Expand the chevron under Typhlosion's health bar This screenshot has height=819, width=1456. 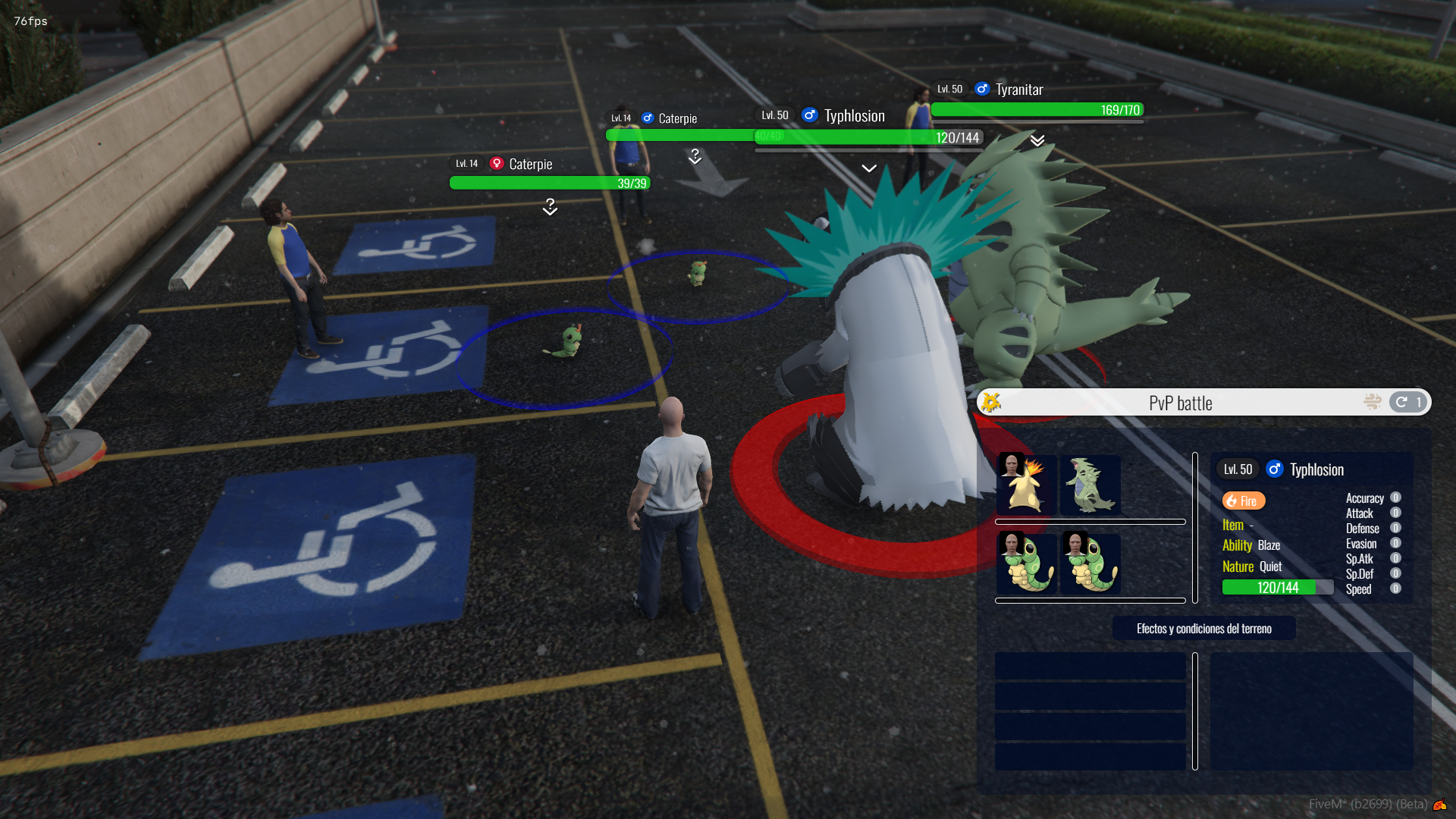pos(869,168)
